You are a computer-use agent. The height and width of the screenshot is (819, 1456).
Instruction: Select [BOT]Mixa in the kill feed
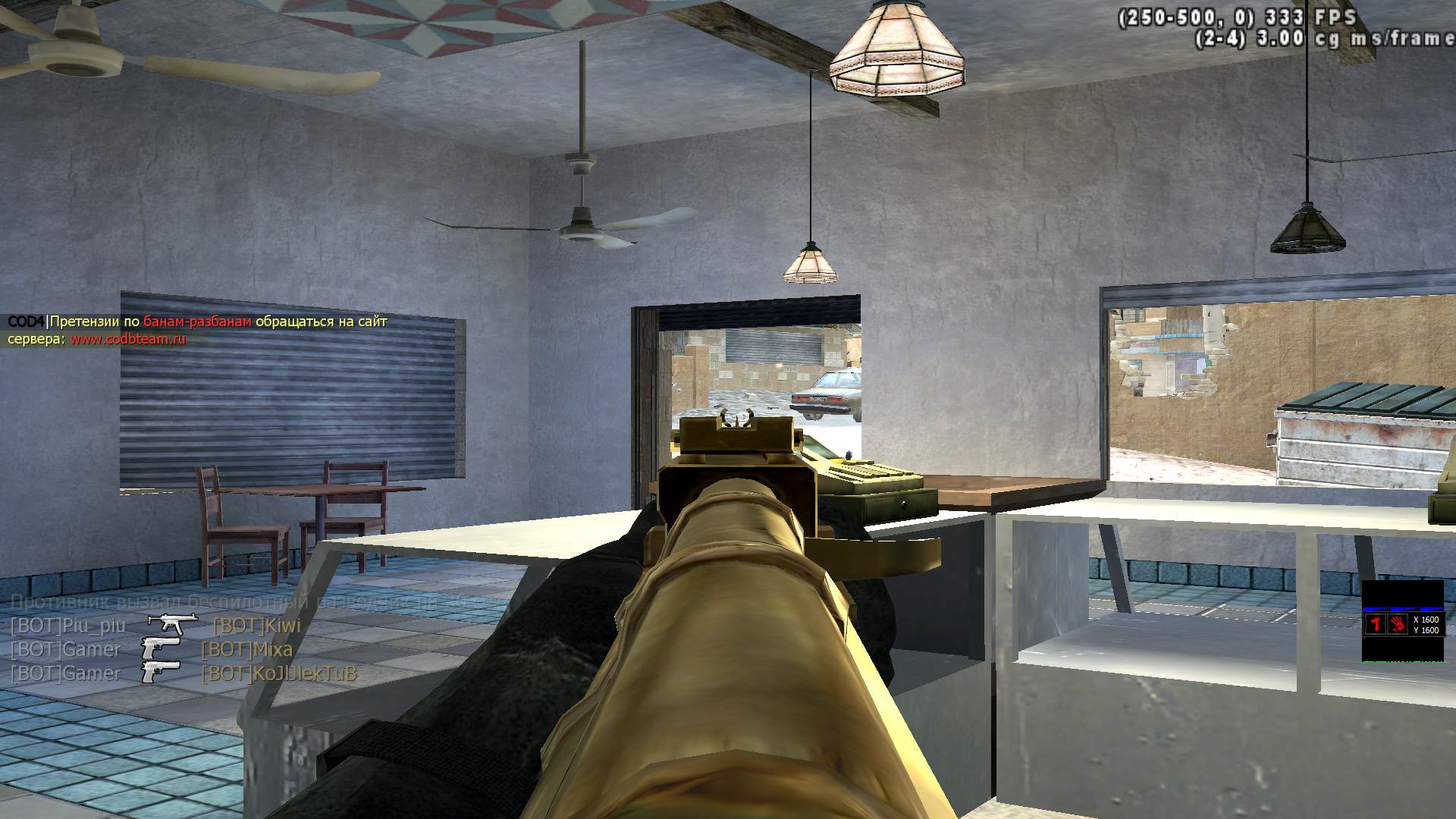246,649
